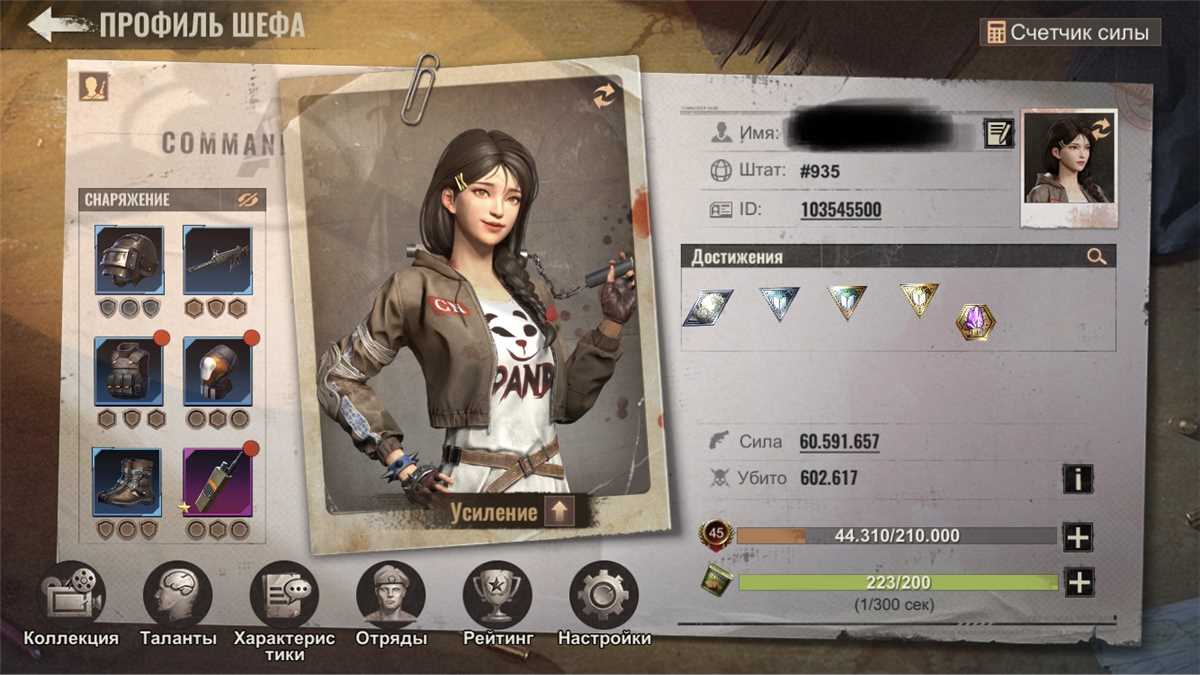Select the rifle equipment slot
The image size is (1200, 675).
[217, 259]
